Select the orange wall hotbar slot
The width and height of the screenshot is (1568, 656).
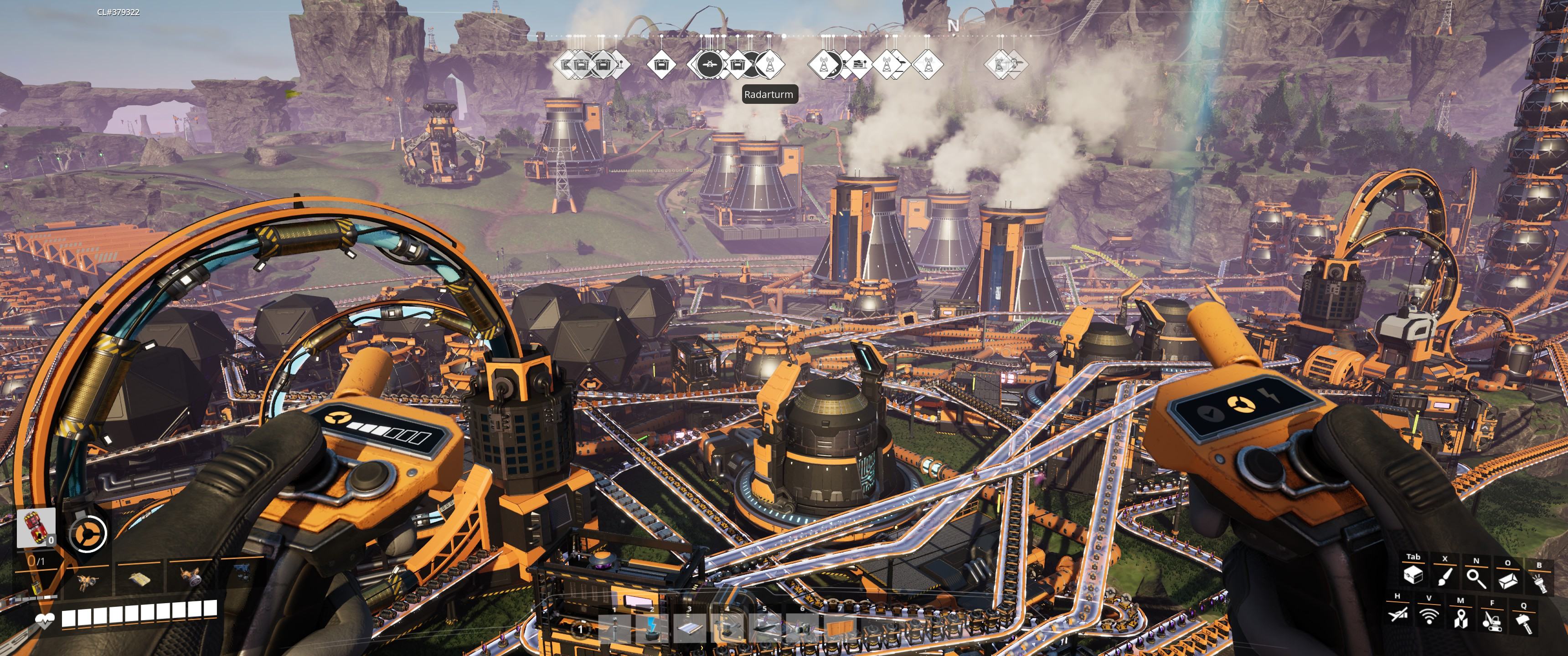[840, 627]
